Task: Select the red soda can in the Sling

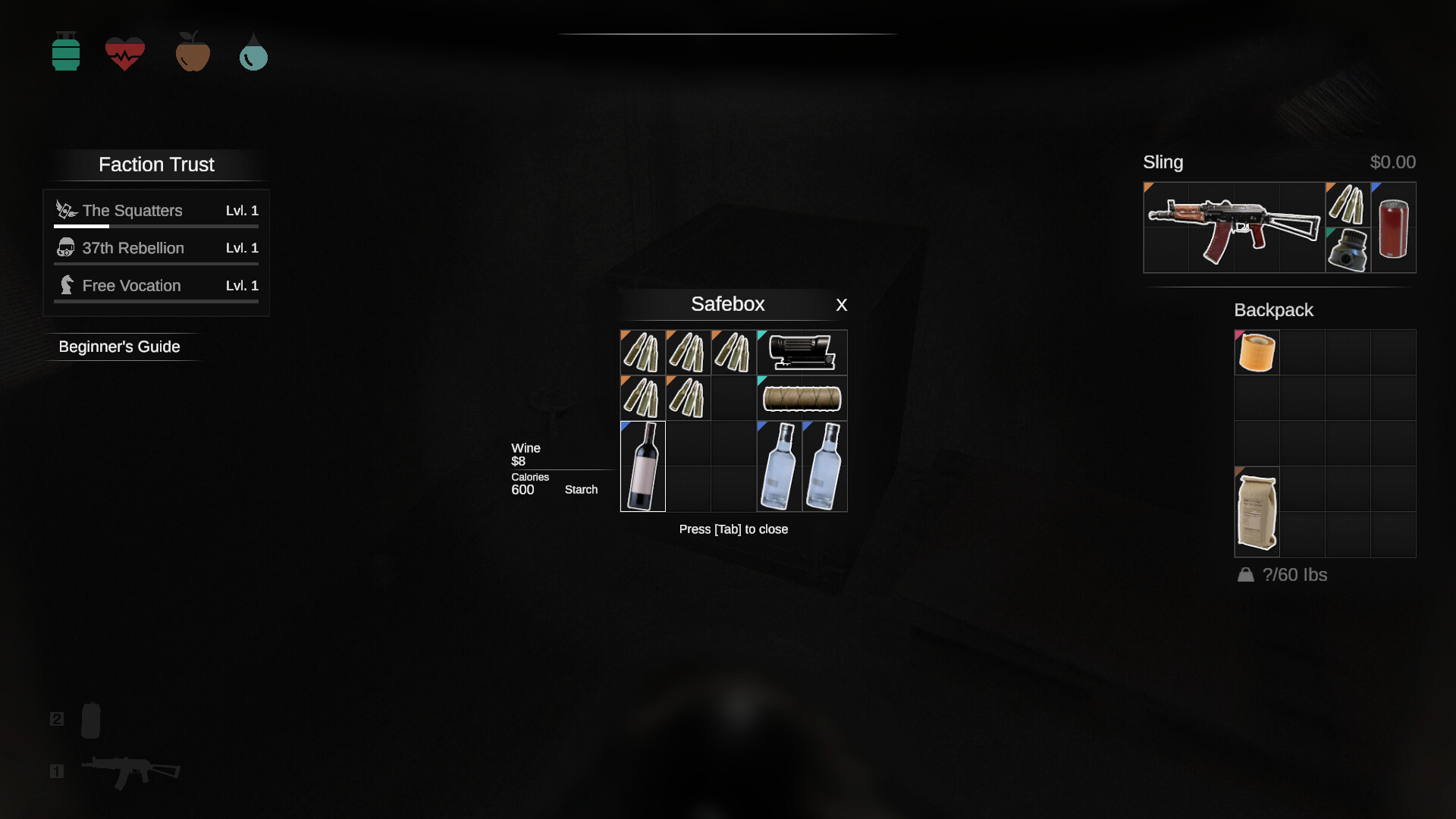Action: coord(1394,227)
